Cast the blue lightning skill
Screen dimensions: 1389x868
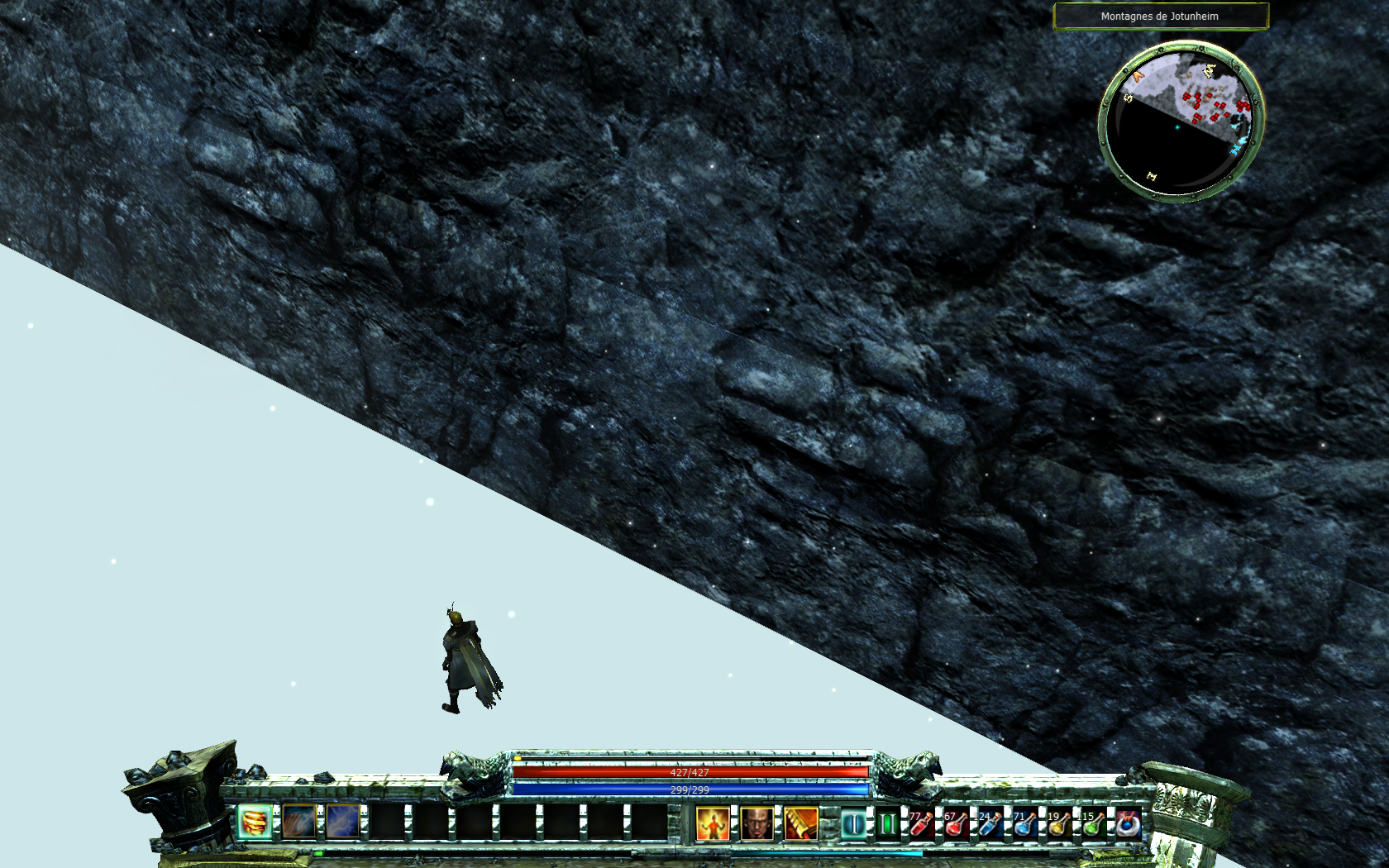(342, 823)
